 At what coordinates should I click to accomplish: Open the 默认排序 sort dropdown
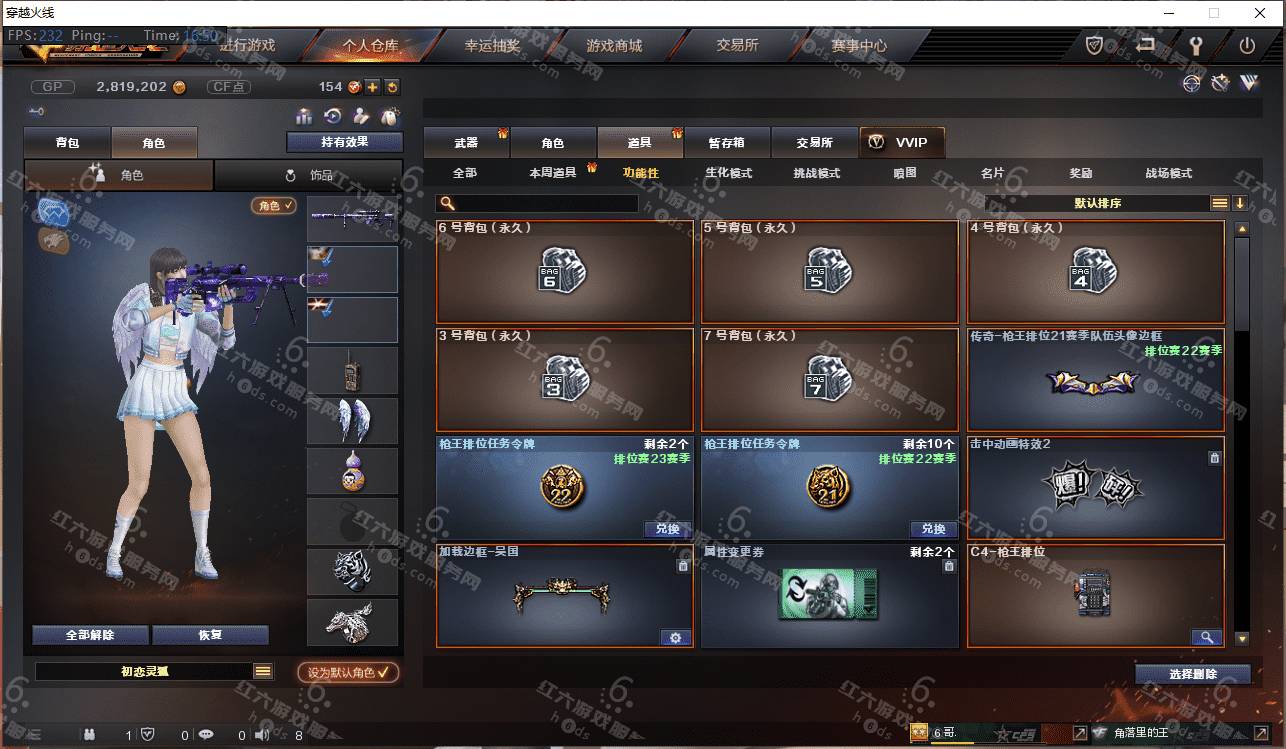[1097, 203]
